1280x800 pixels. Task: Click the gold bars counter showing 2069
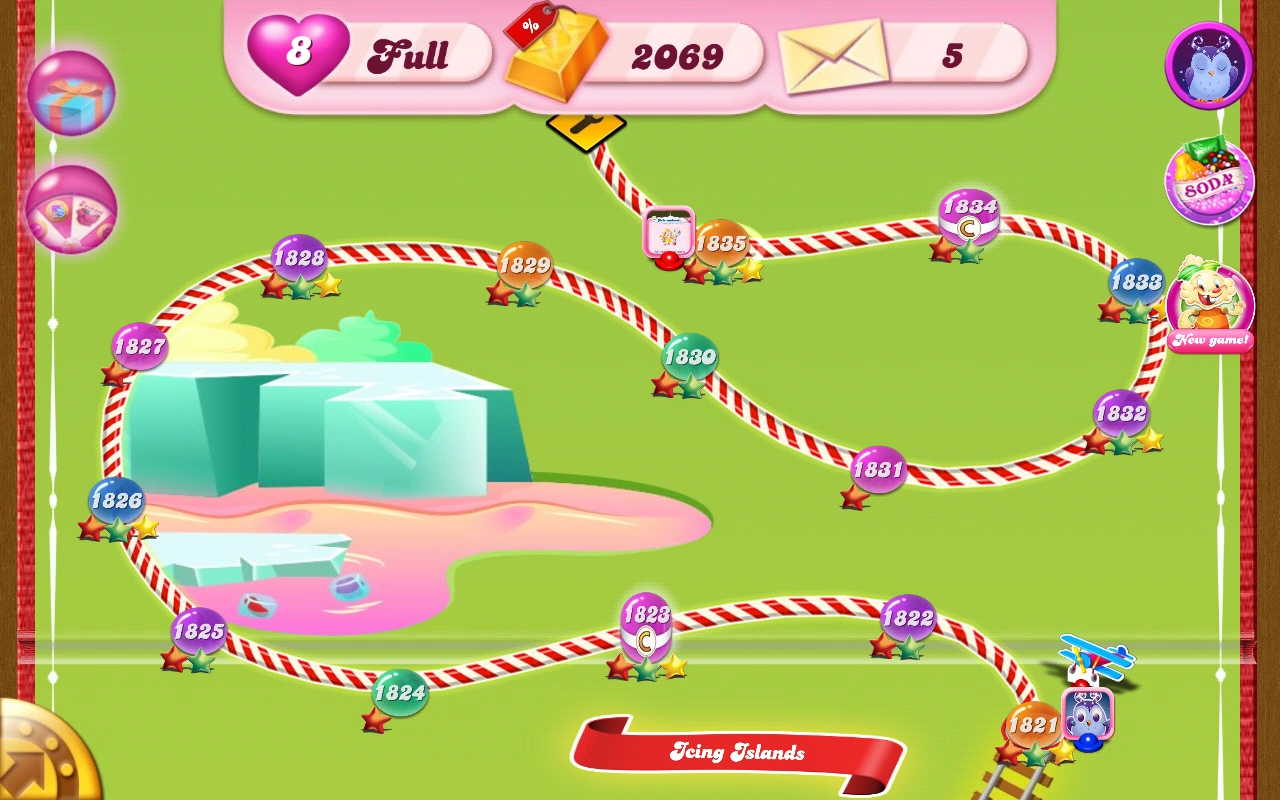tap(676, 57)
